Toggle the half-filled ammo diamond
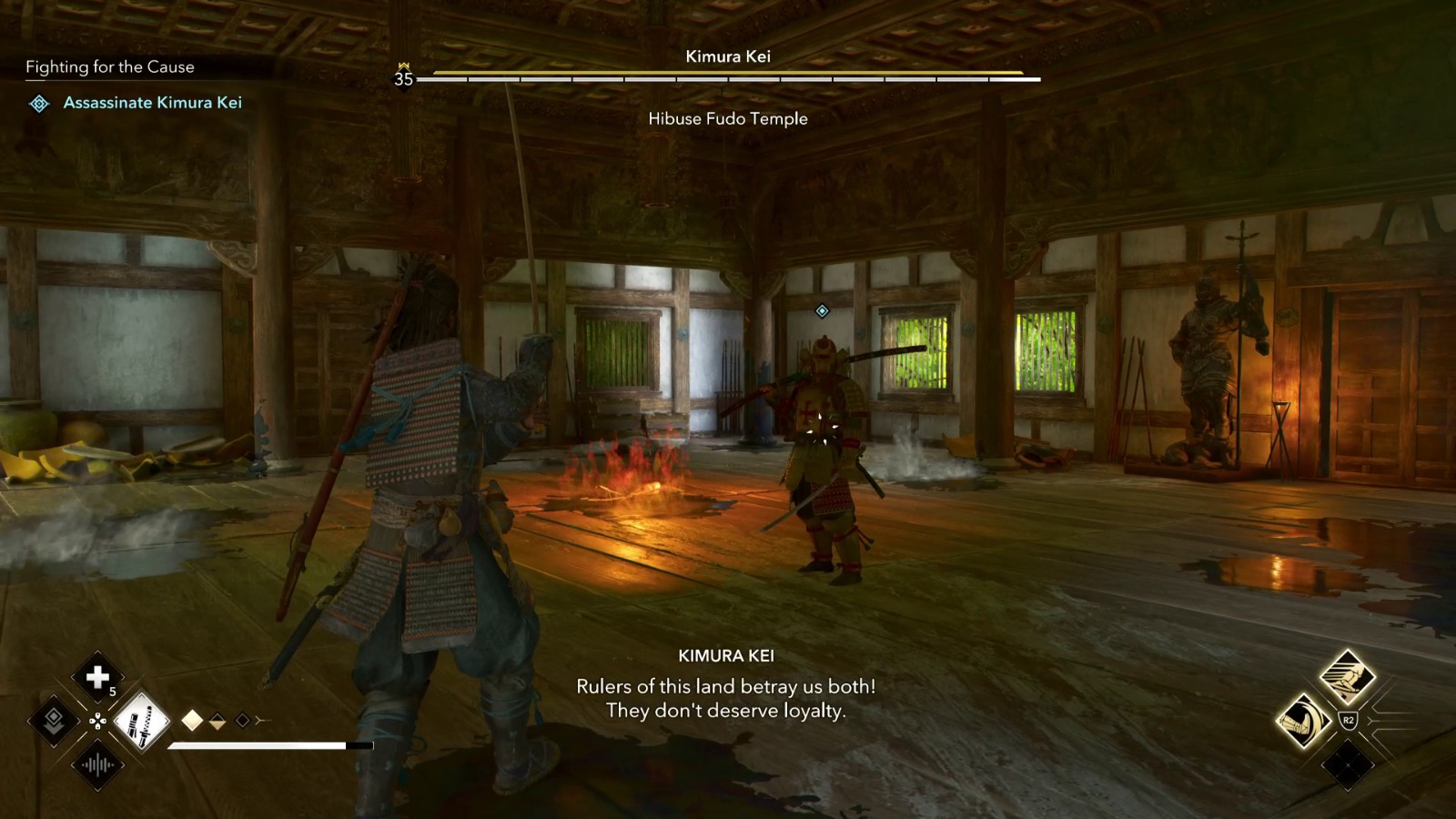Screen dimensions: 1456x819 [x=217, y=721]
